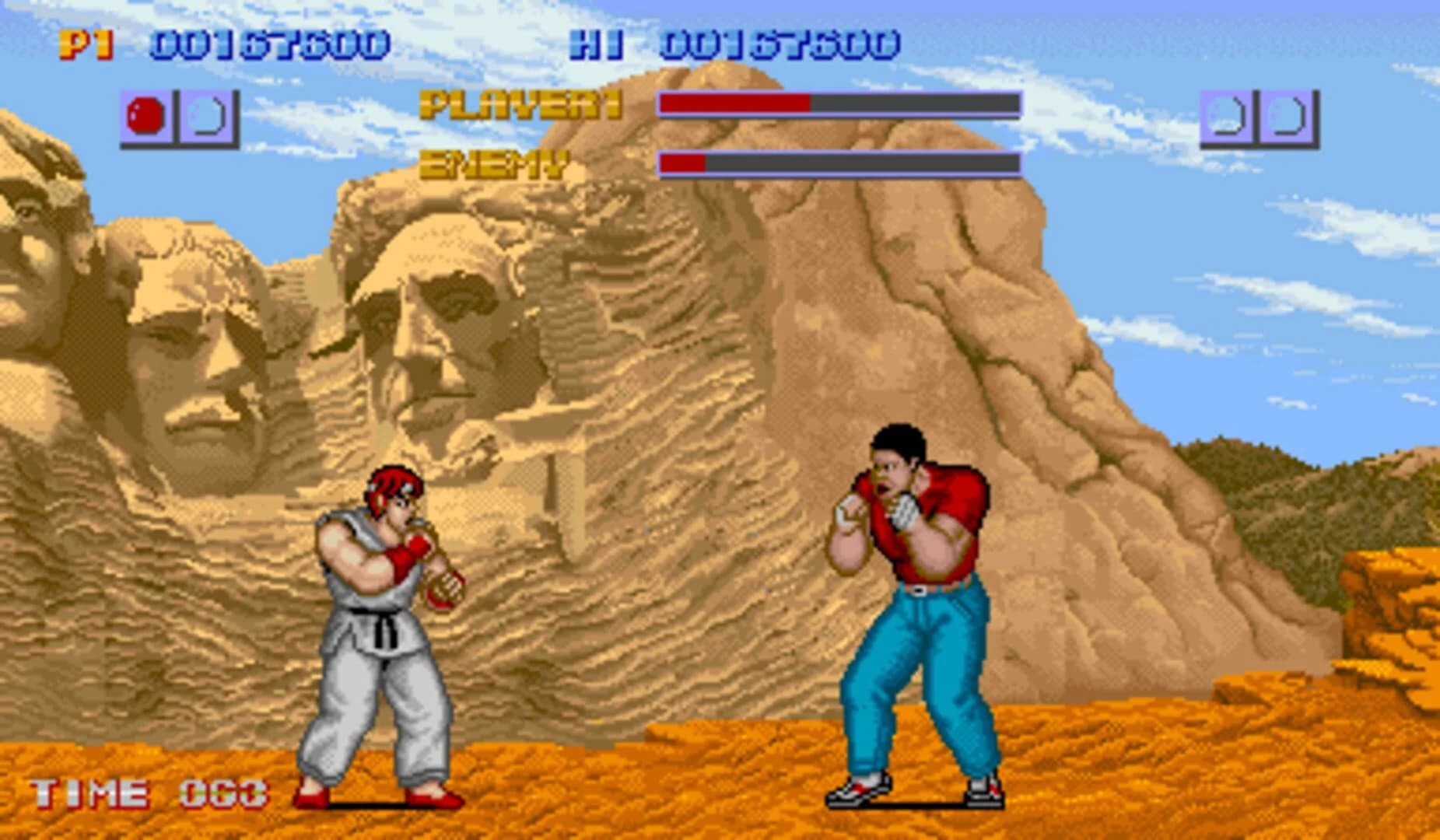The width and height of the screenshot is (1440, 840).
Task: Click the red portion of Player 1's health bar
Action: tap(735, 103)
